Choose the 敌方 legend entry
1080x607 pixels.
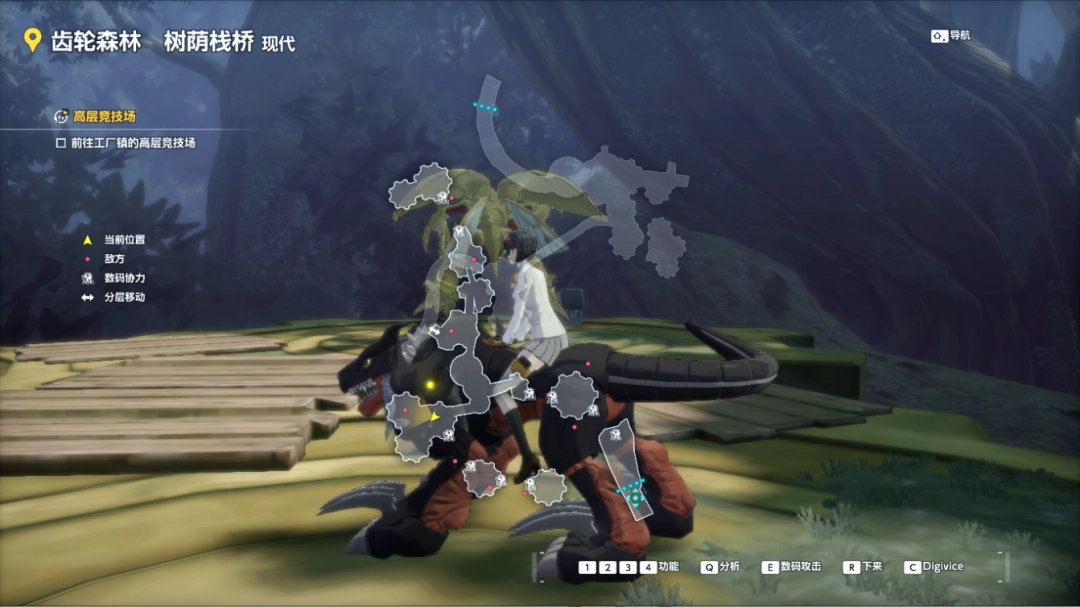pyautogui.click(x=114, y=259)
